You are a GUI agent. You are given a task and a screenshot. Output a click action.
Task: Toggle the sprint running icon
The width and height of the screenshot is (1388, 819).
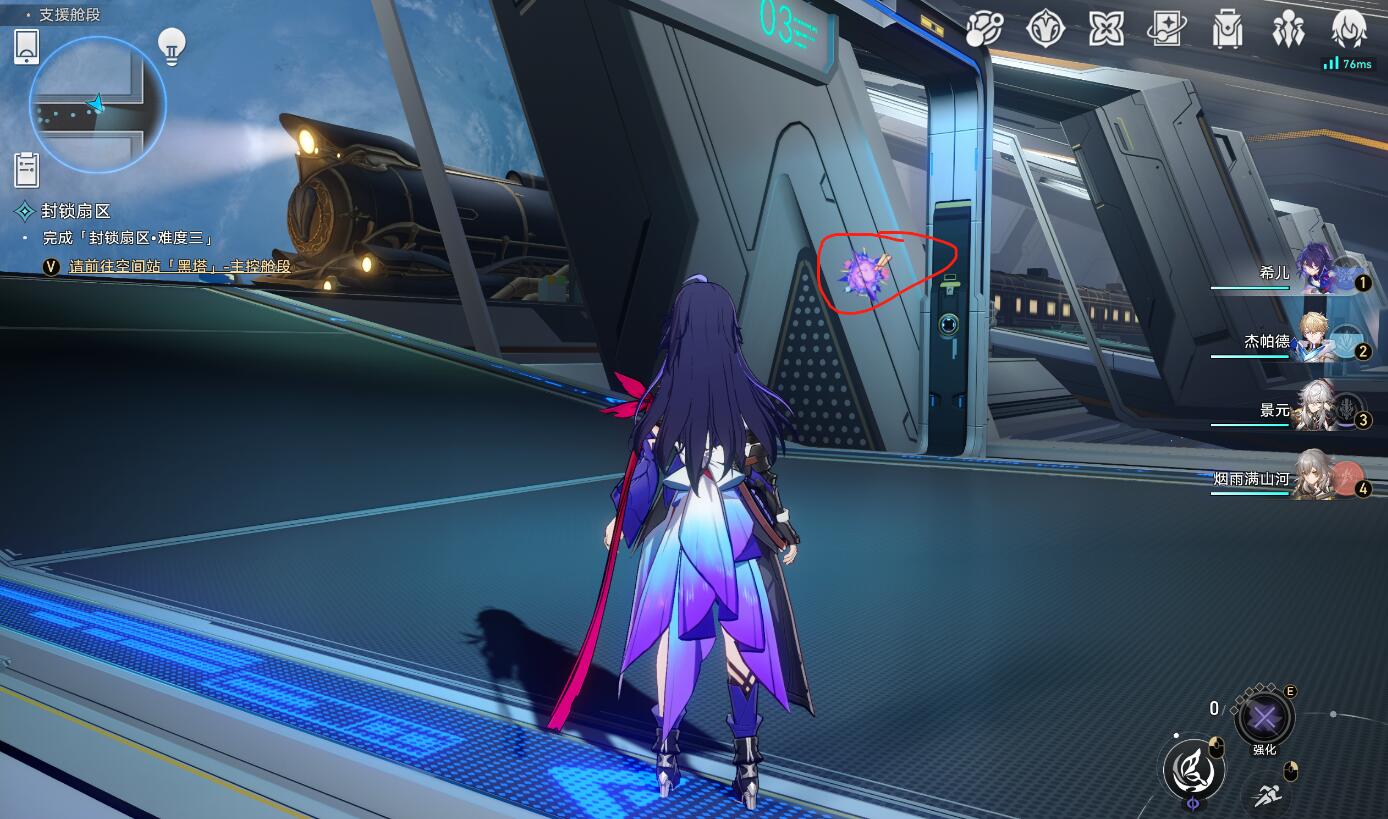1265,797
